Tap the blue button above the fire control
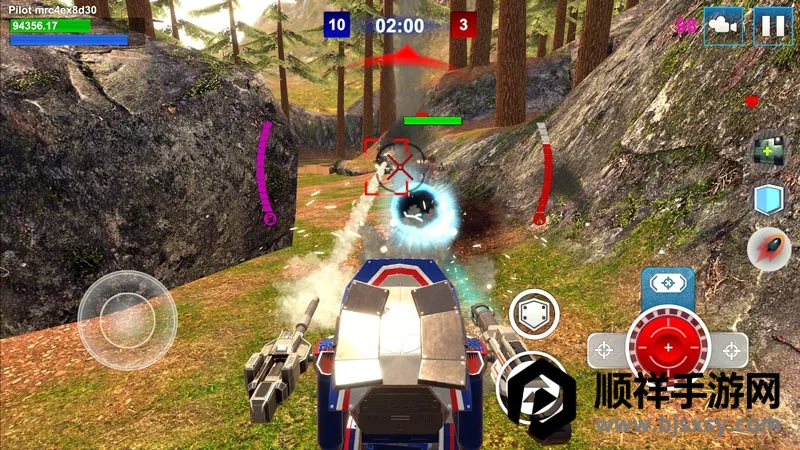The width and height of the screenshot is (800, 450). tap(667, 284)
